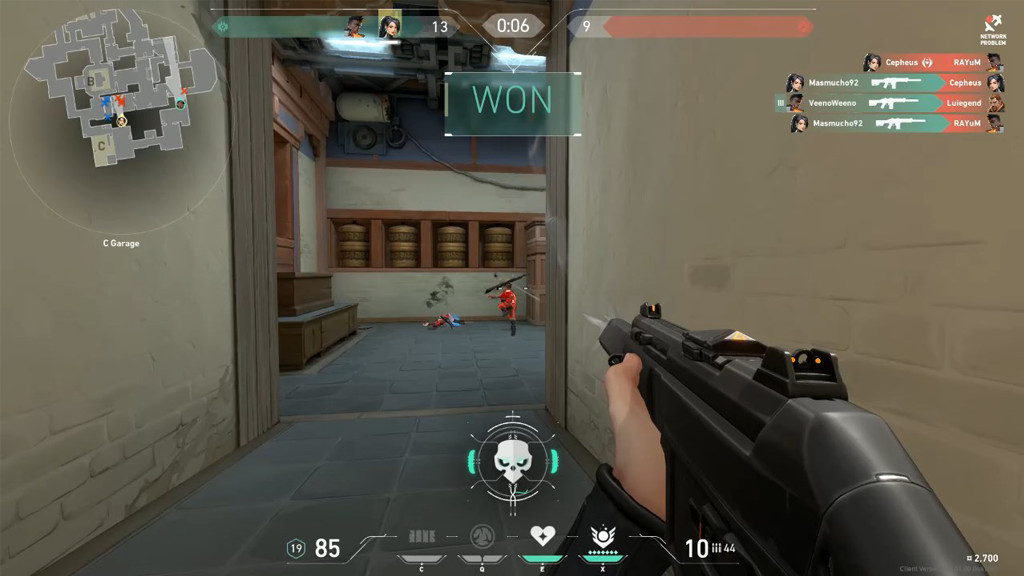Click the shield armor icon by health
This screenshot has width=1024, height=576.
point(296,548)
